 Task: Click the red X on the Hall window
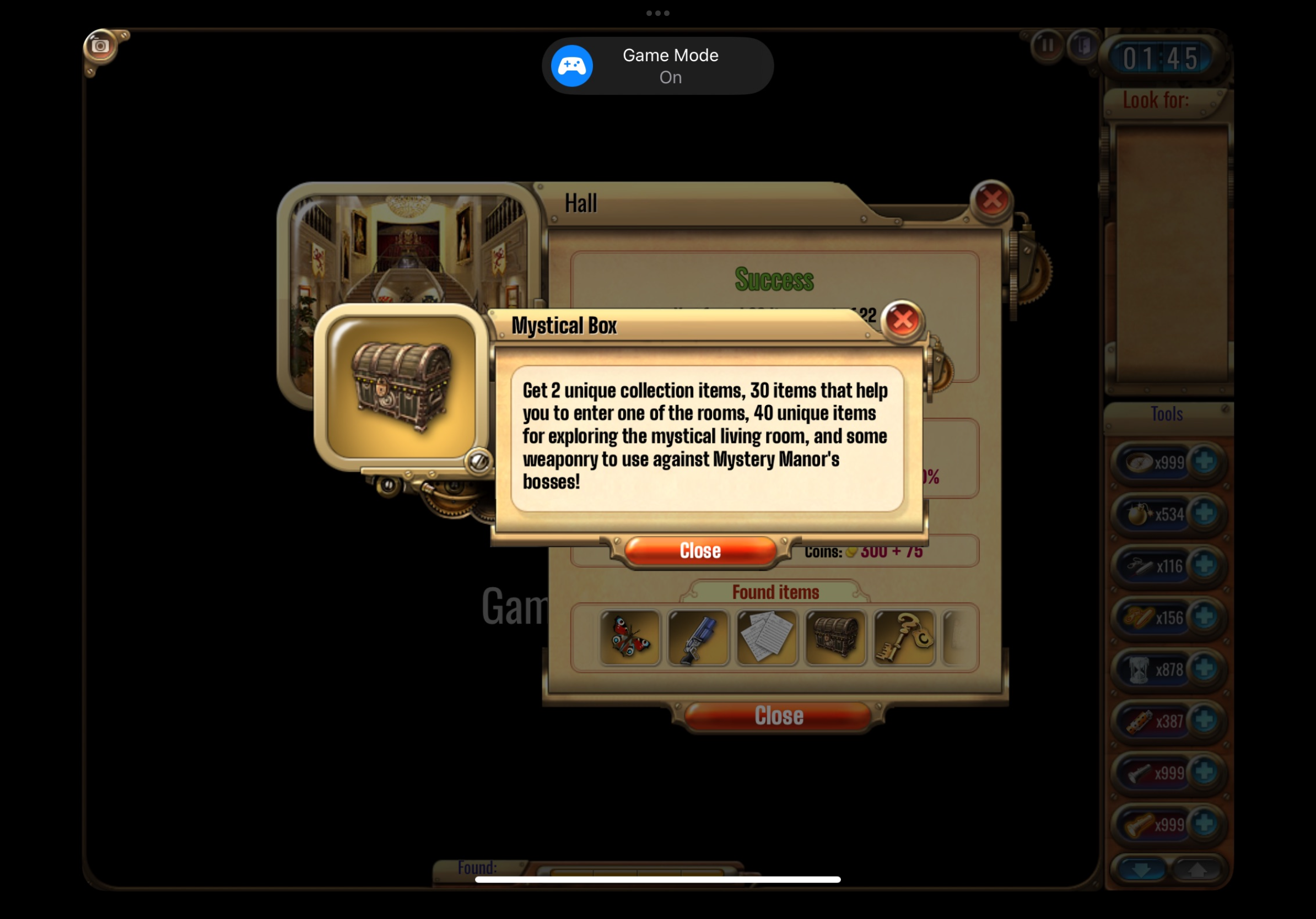point(991,199)
